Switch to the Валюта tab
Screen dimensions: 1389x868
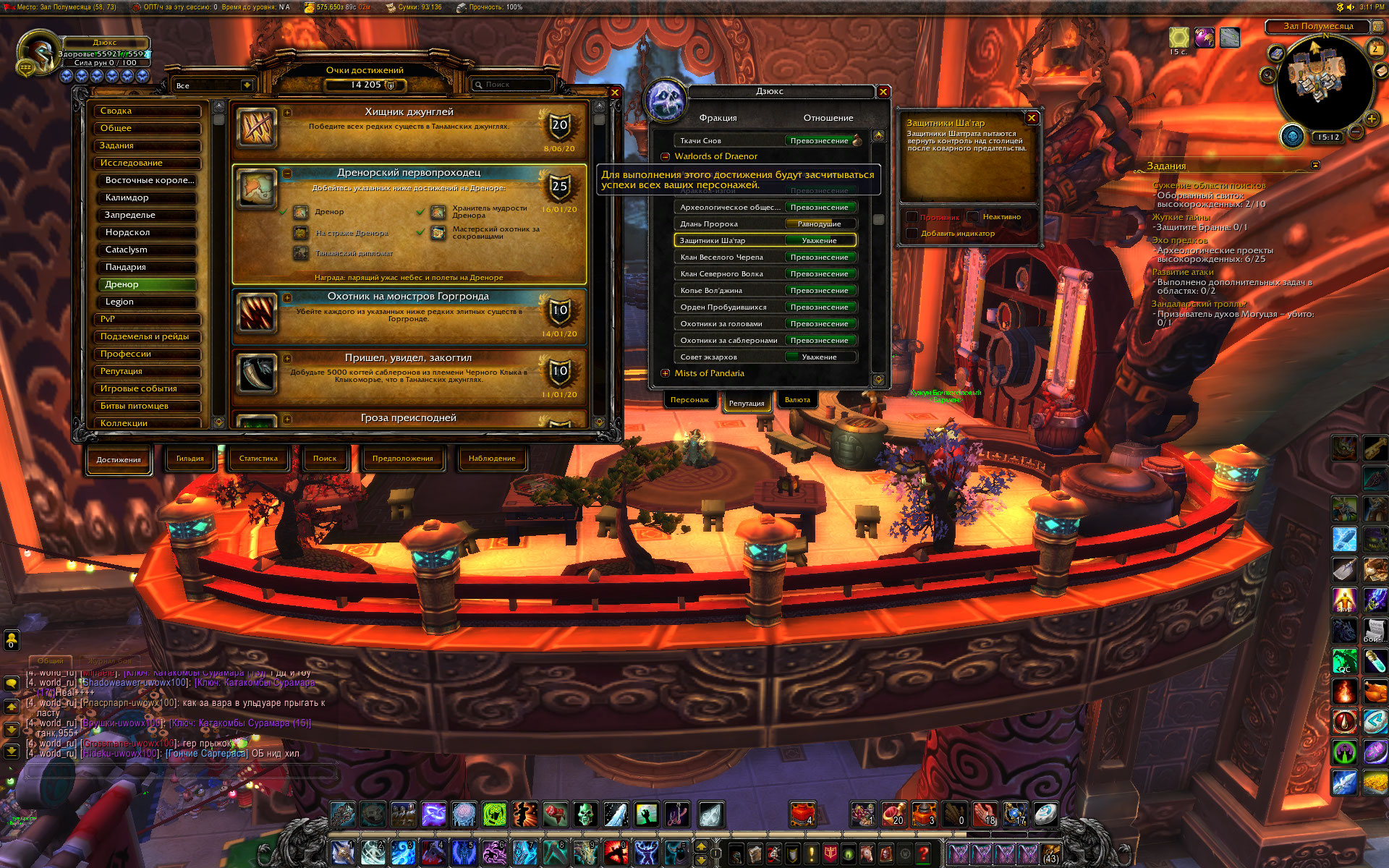797,400
